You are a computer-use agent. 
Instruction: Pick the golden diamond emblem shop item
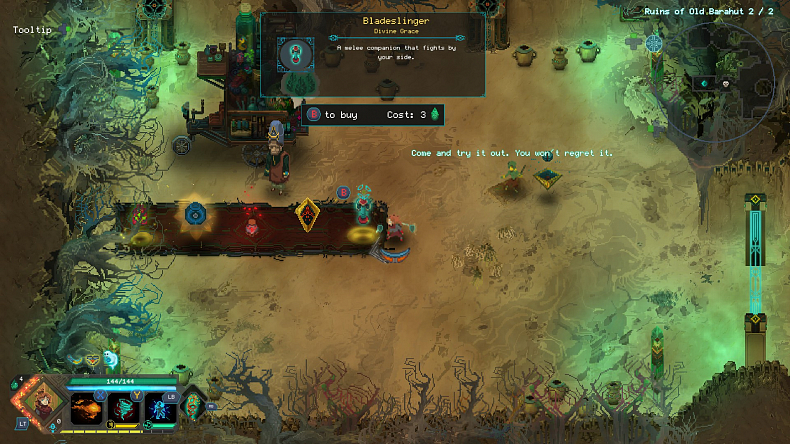coord(308,212)
